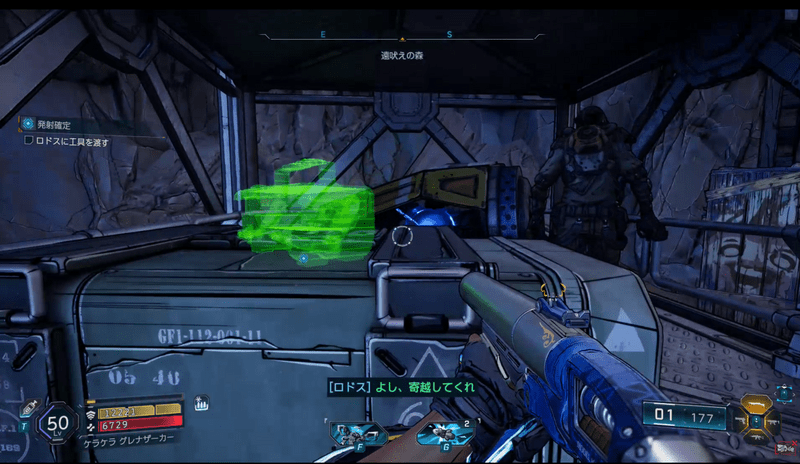
Task: Tick the ロドスに工具を渡す objective checkbox
Action: (30, 142)
